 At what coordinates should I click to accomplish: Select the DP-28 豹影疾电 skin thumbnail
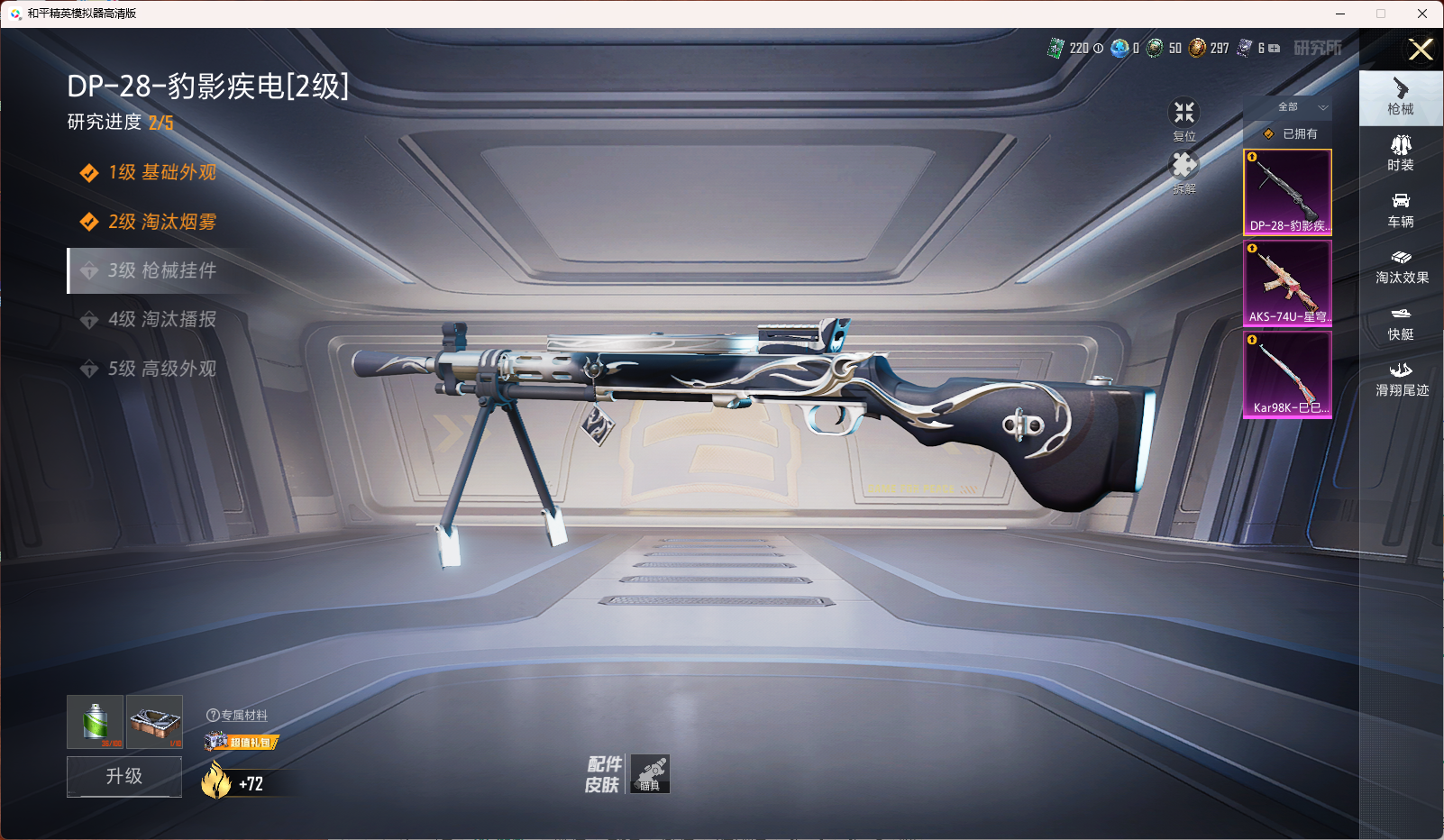click(1287, 192)
